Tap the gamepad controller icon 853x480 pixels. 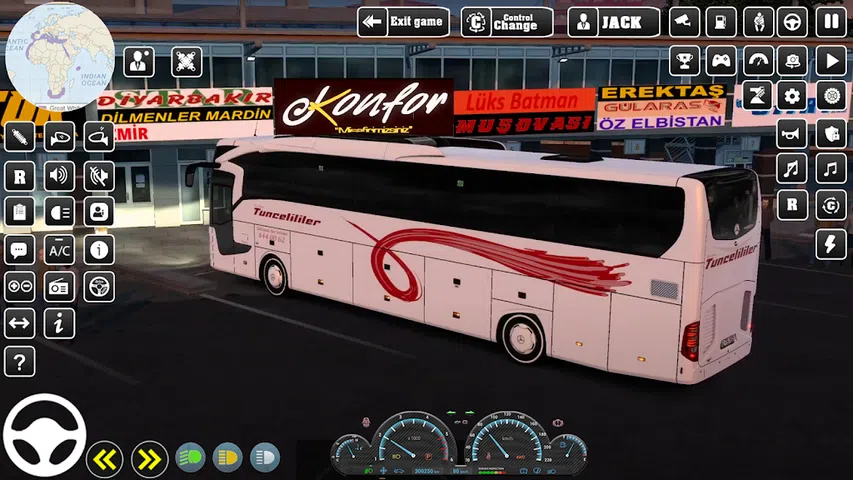(x=721, y=60)
